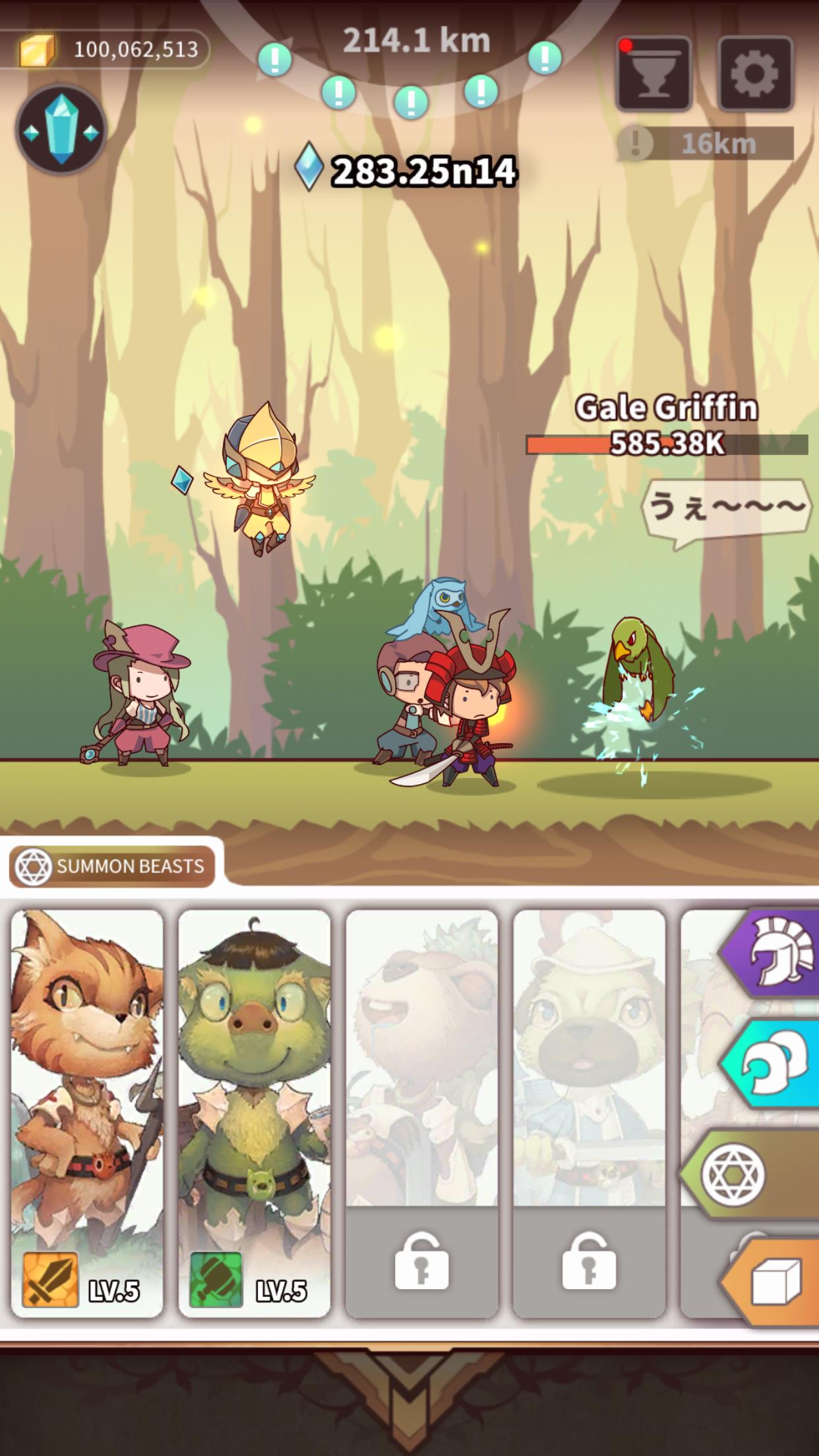The width and height of the screenshot is (819, 1456).
Task: Click the Summon Beasts panel label
Action: [x=112, y=866]
